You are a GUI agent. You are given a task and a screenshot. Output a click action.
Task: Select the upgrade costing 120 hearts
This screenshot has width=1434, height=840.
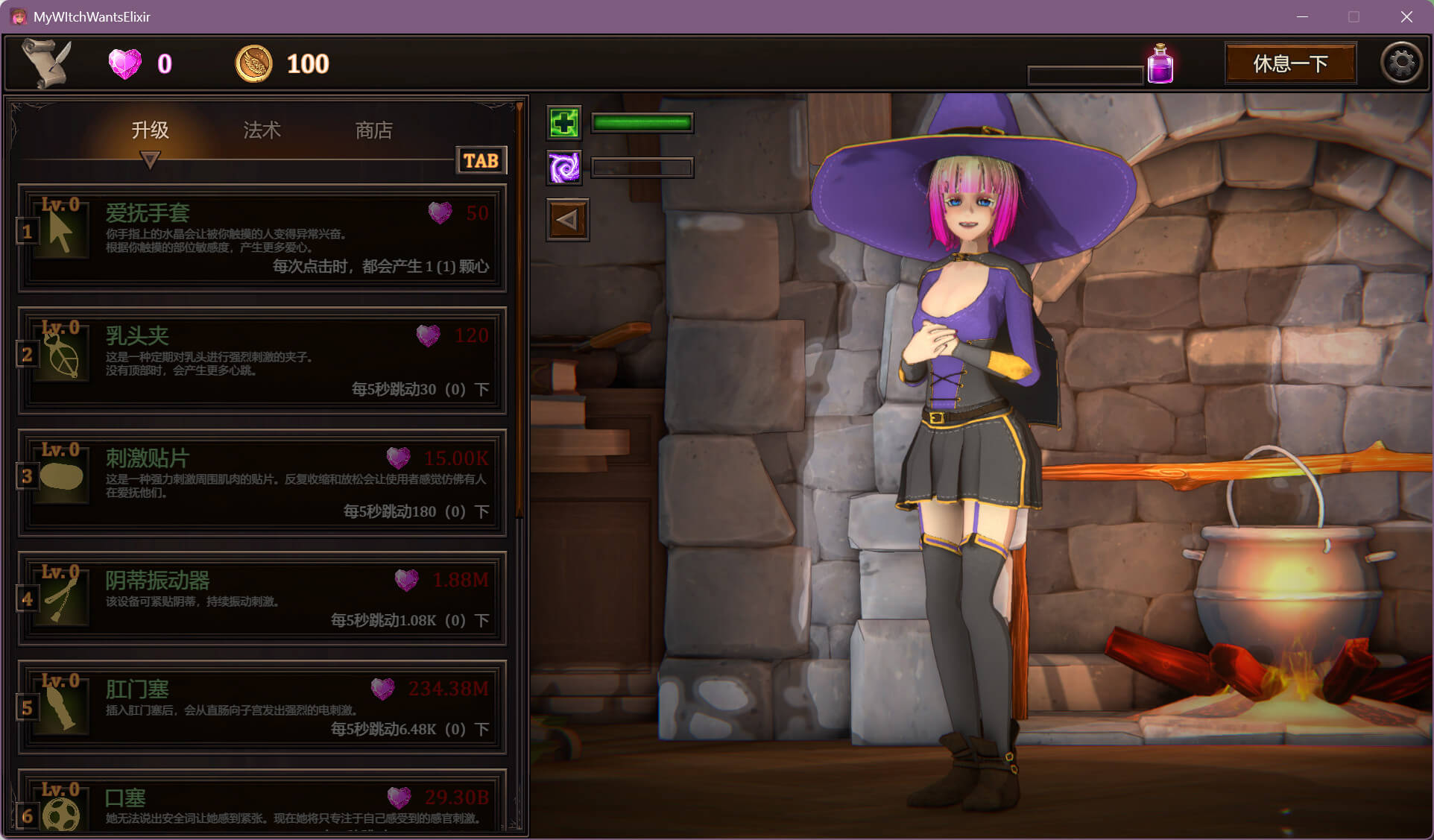(x=262, y=361)
